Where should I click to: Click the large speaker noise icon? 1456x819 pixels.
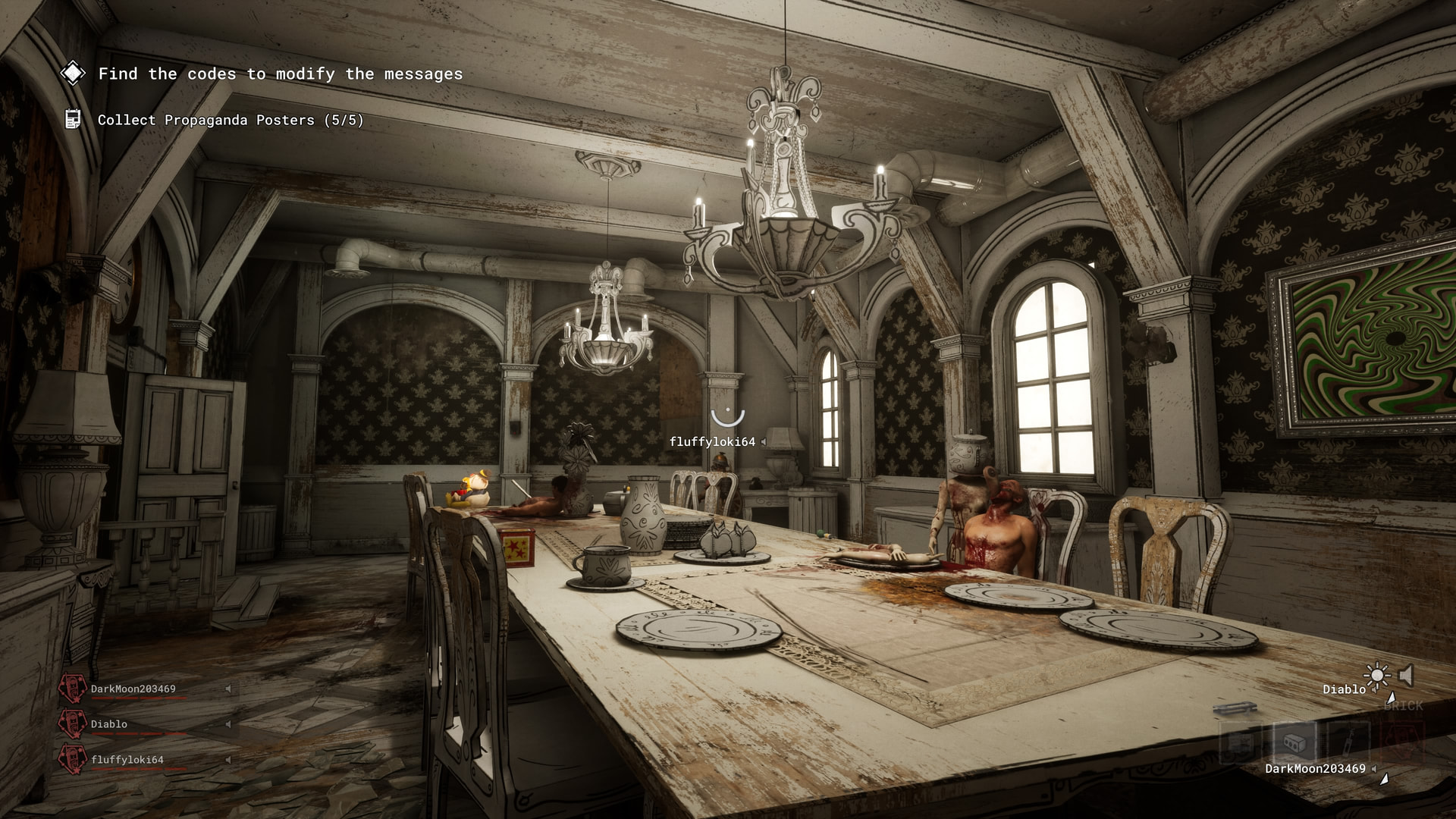point(1407,675)
